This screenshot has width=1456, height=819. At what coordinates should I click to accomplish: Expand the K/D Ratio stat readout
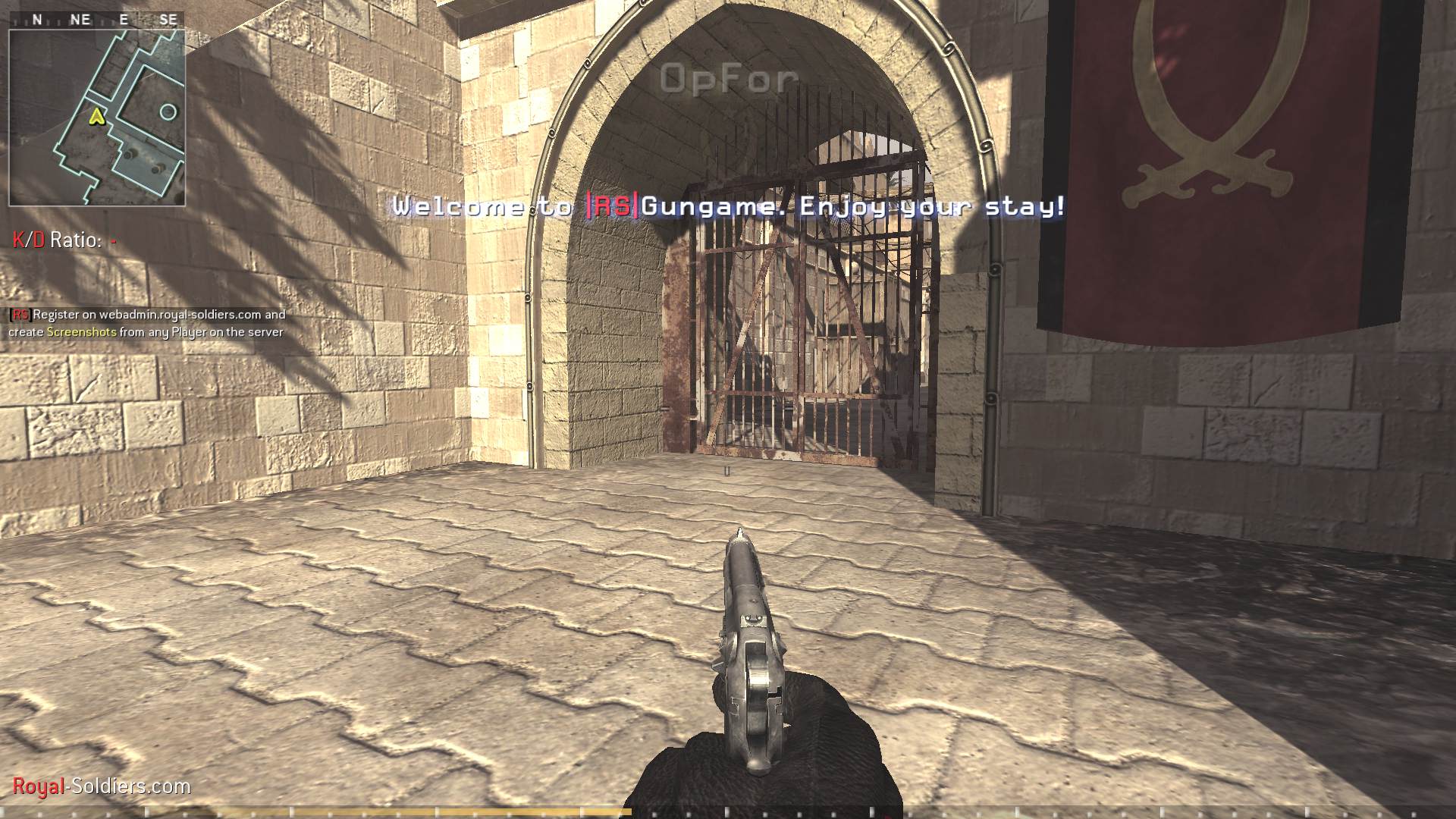click(x=61, y=240)
